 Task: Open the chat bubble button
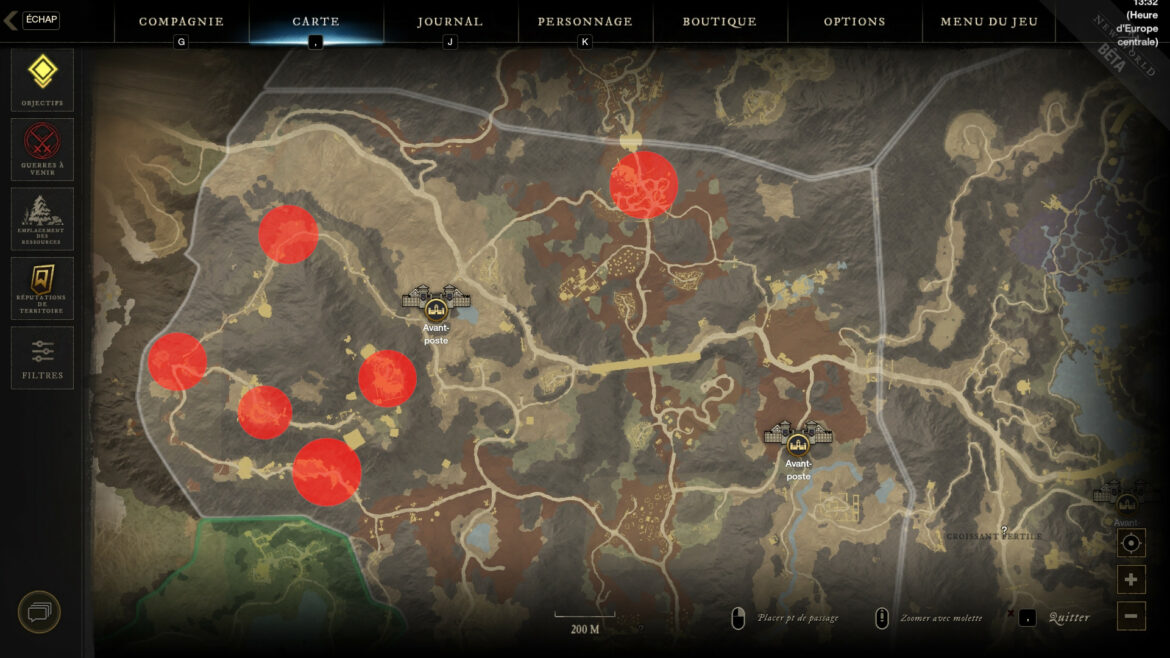[39, 612]
